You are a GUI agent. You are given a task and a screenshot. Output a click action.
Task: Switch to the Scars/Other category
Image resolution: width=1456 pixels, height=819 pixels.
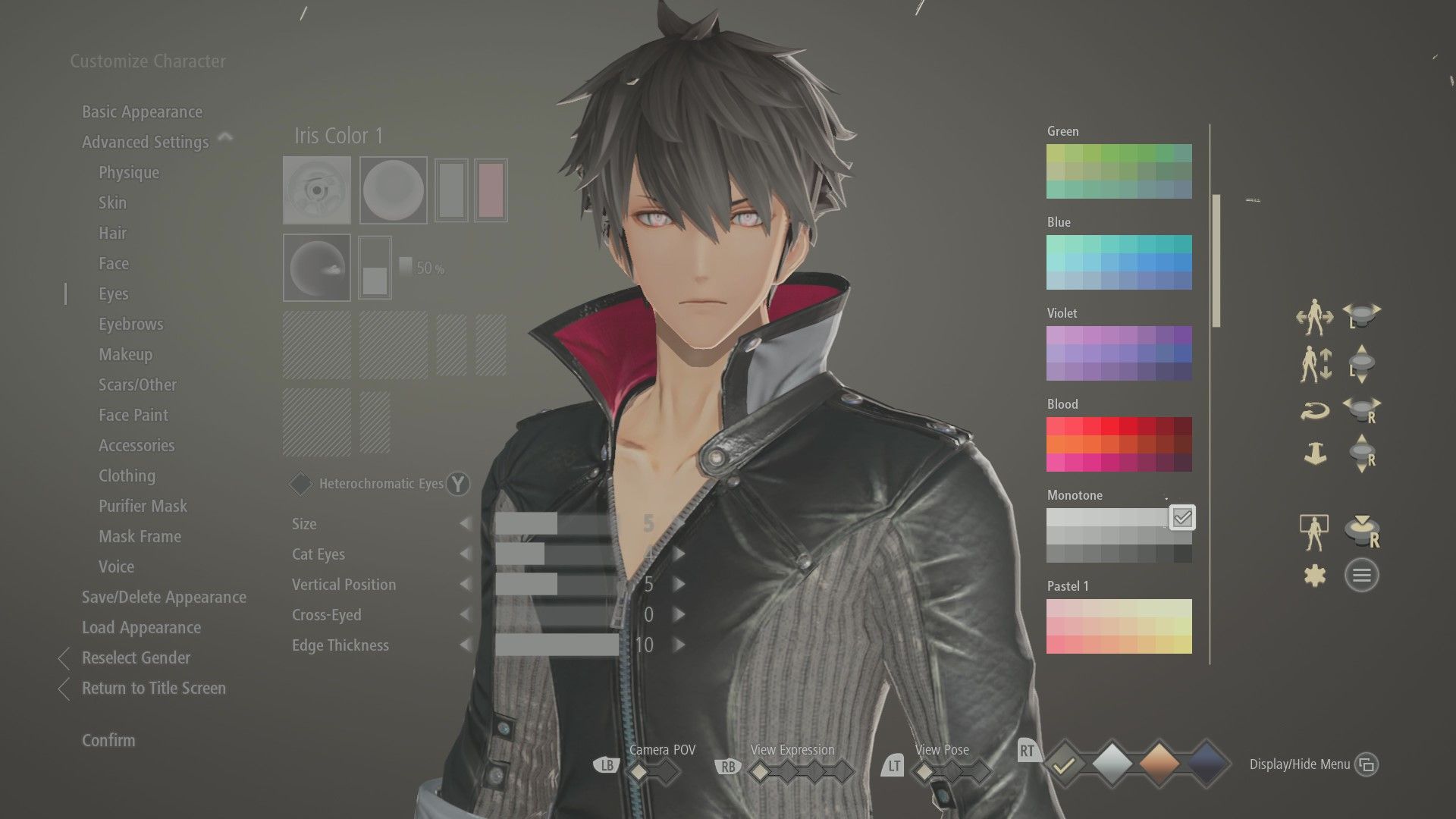[x=137, y=384]
